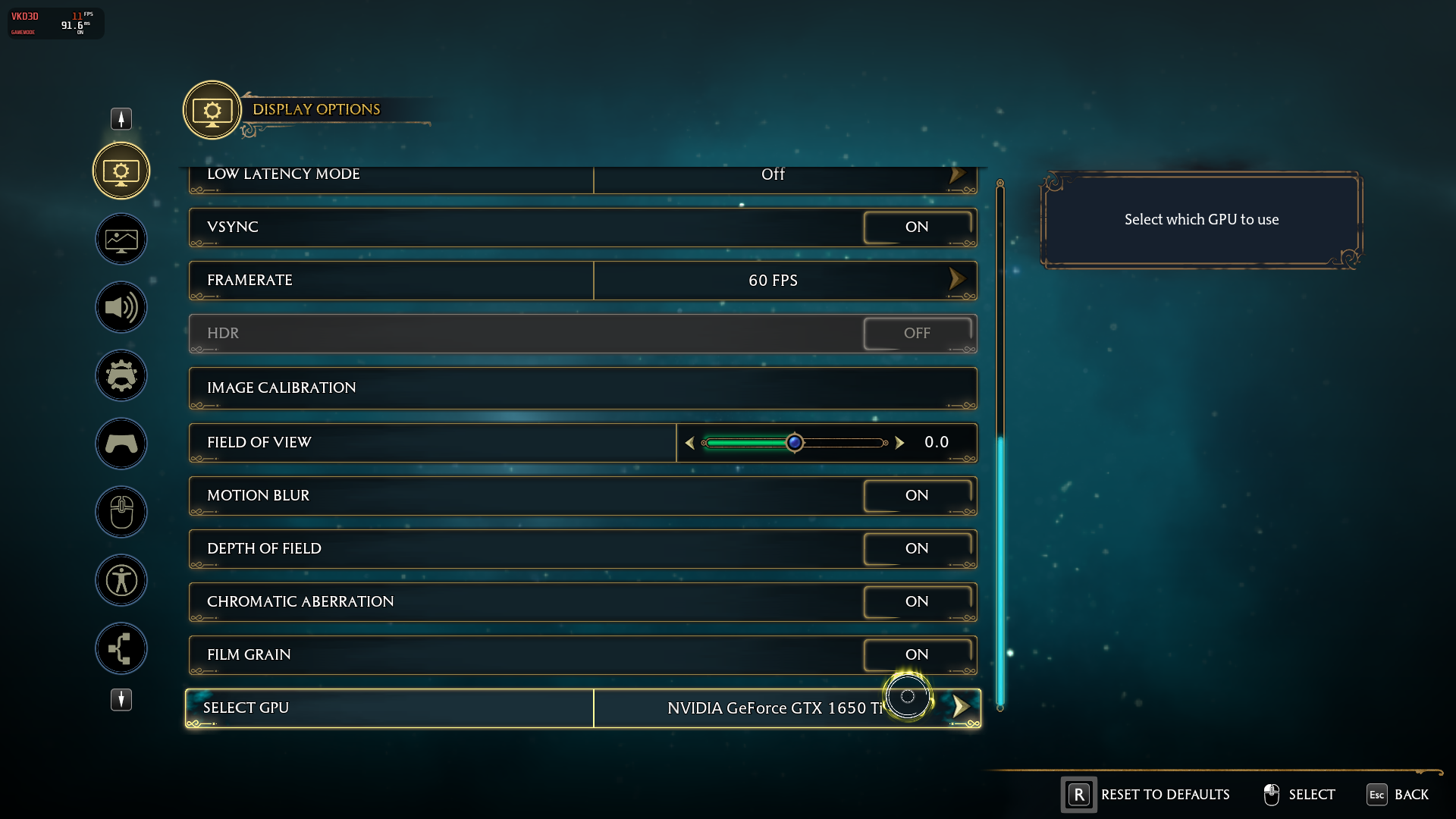This screenshot has height=819, width=1456.
Task: Open the speaker audio settings tab
Action: (121, 307)
